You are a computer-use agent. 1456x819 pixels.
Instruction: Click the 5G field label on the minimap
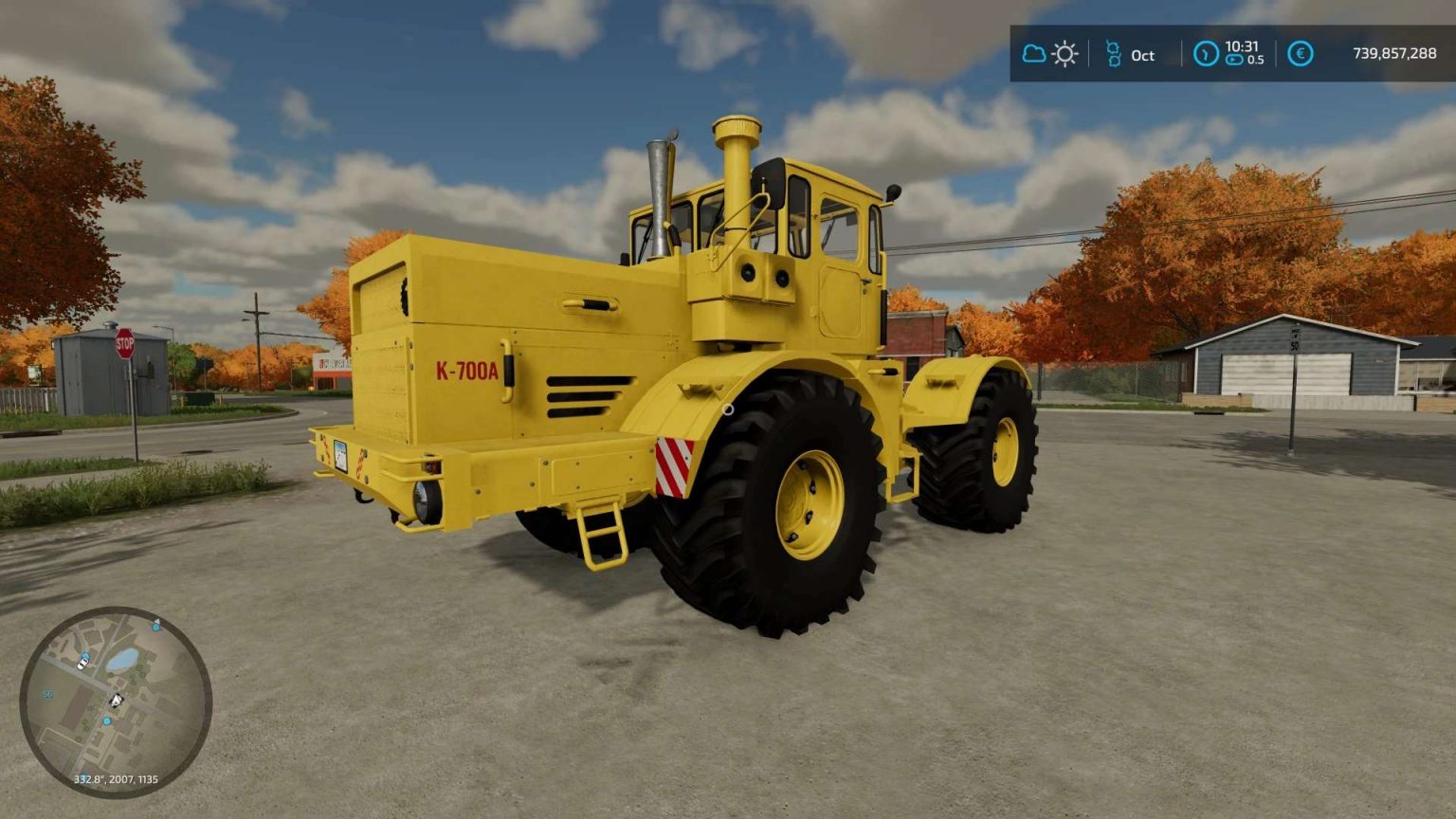click(48, 695)
